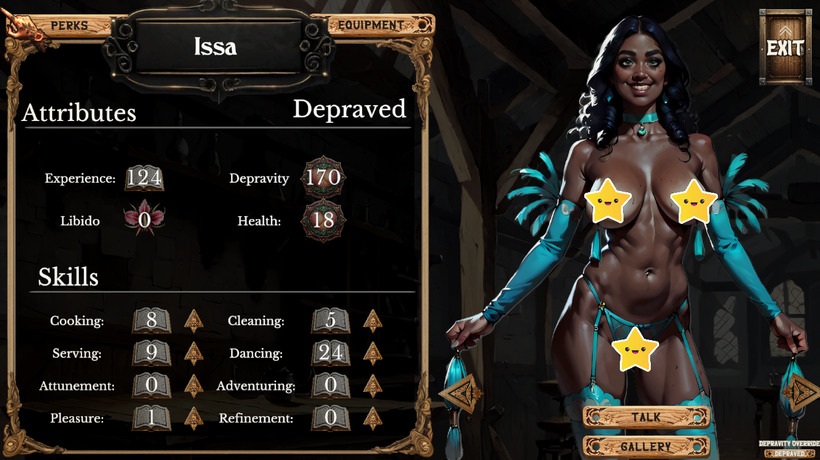
Task: Raise the Attunement skill
Action: (193, 385)
